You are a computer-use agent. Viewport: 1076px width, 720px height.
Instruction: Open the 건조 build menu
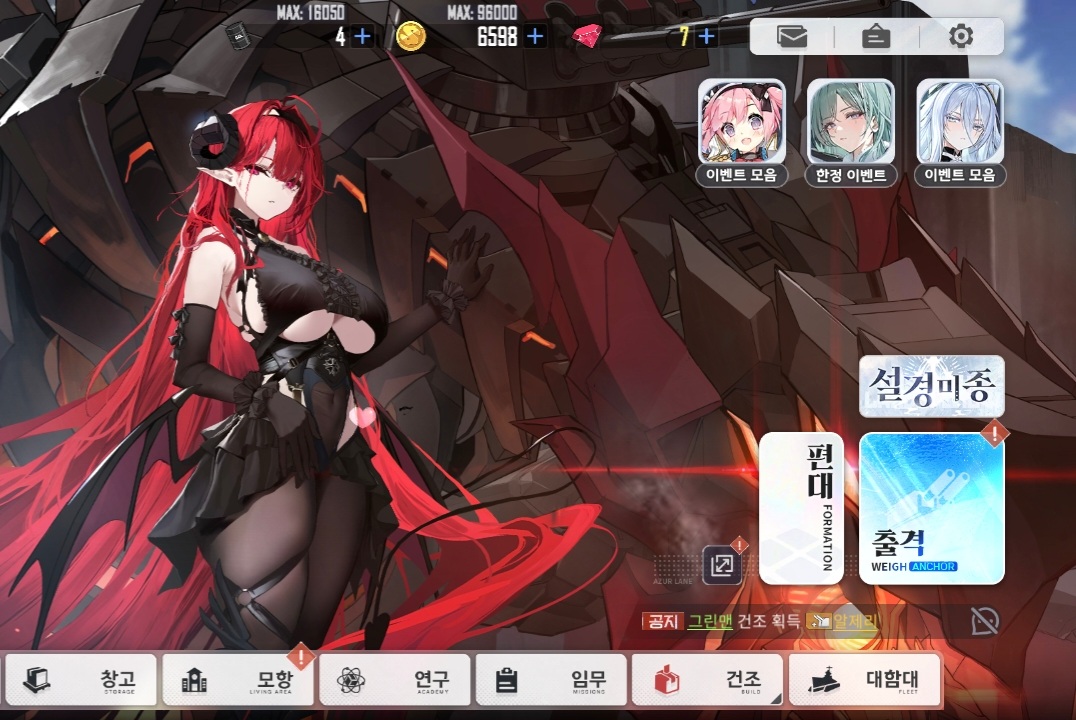tap(708, 680)
